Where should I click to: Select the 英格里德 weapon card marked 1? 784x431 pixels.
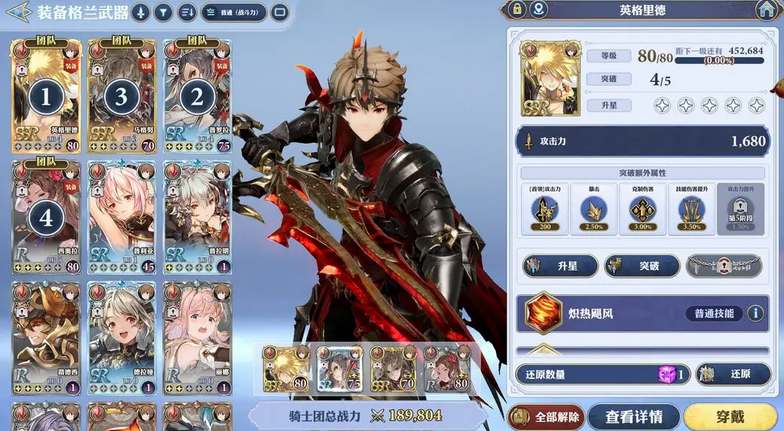point(46,96)
